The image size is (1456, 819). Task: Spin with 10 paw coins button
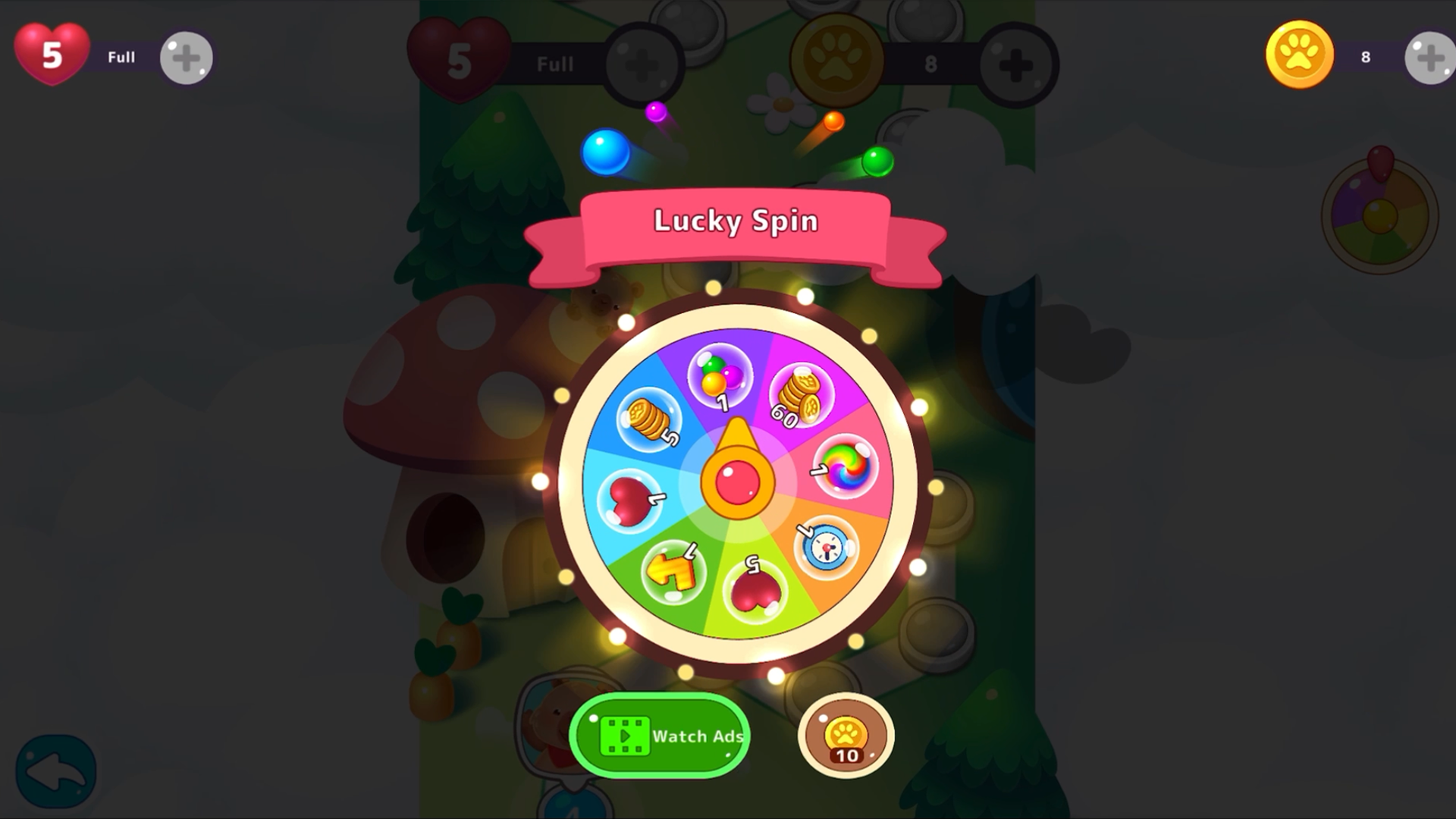coord(846,736)
